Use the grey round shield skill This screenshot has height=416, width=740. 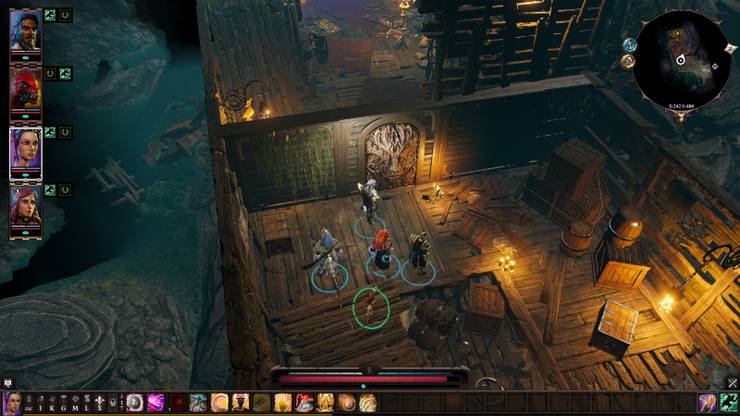[x=135, y=402]
